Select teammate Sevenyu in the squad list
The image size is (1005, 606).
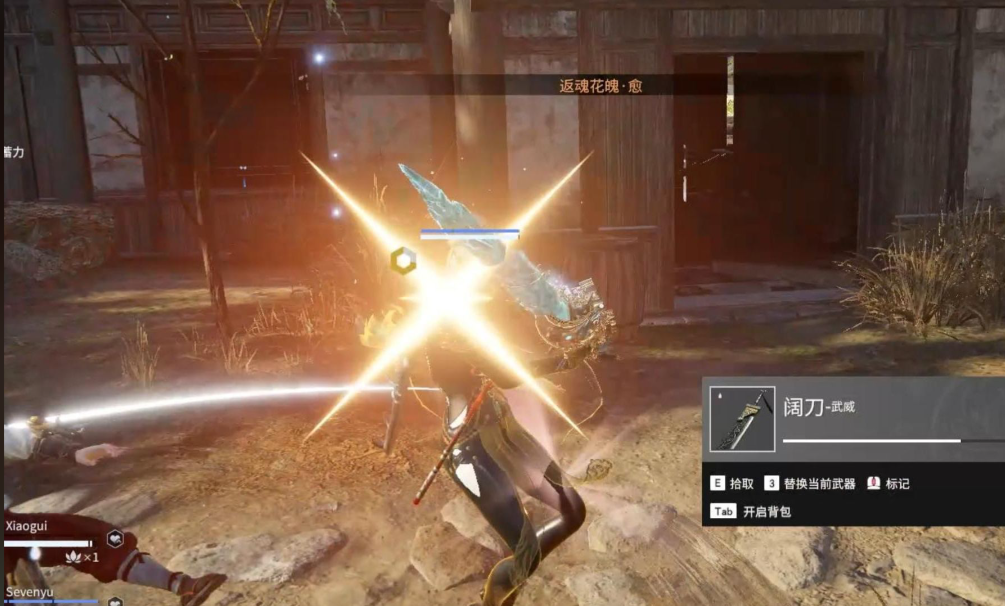coord(28,593)
